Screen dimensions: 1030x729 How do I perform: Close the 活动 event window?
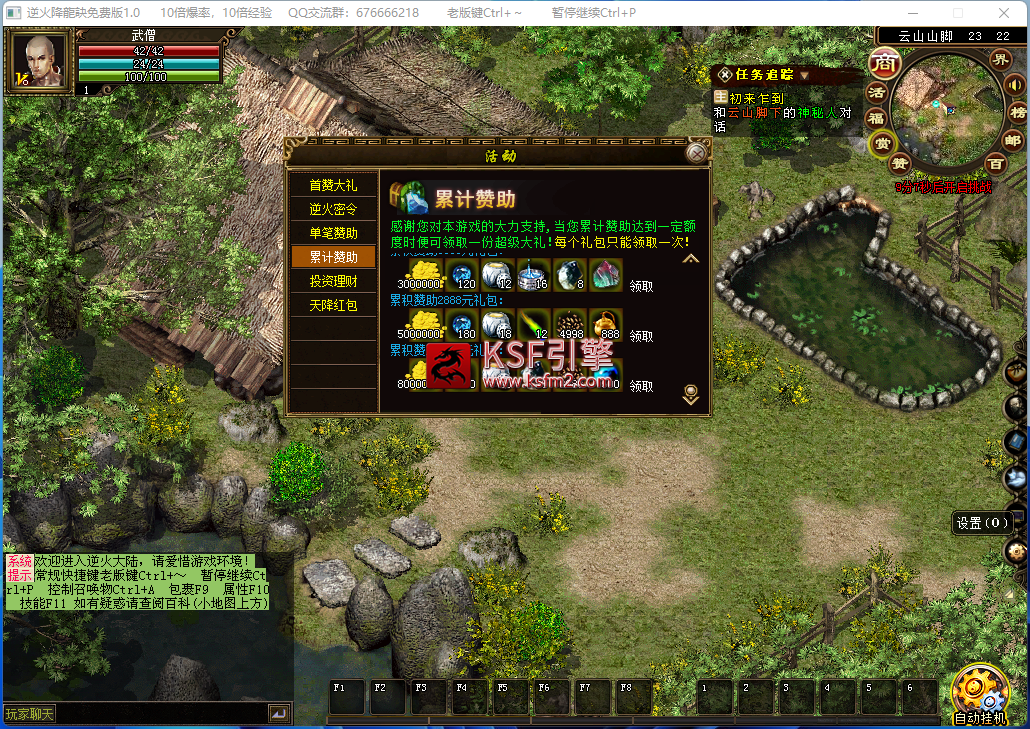[x=696, y=153]
